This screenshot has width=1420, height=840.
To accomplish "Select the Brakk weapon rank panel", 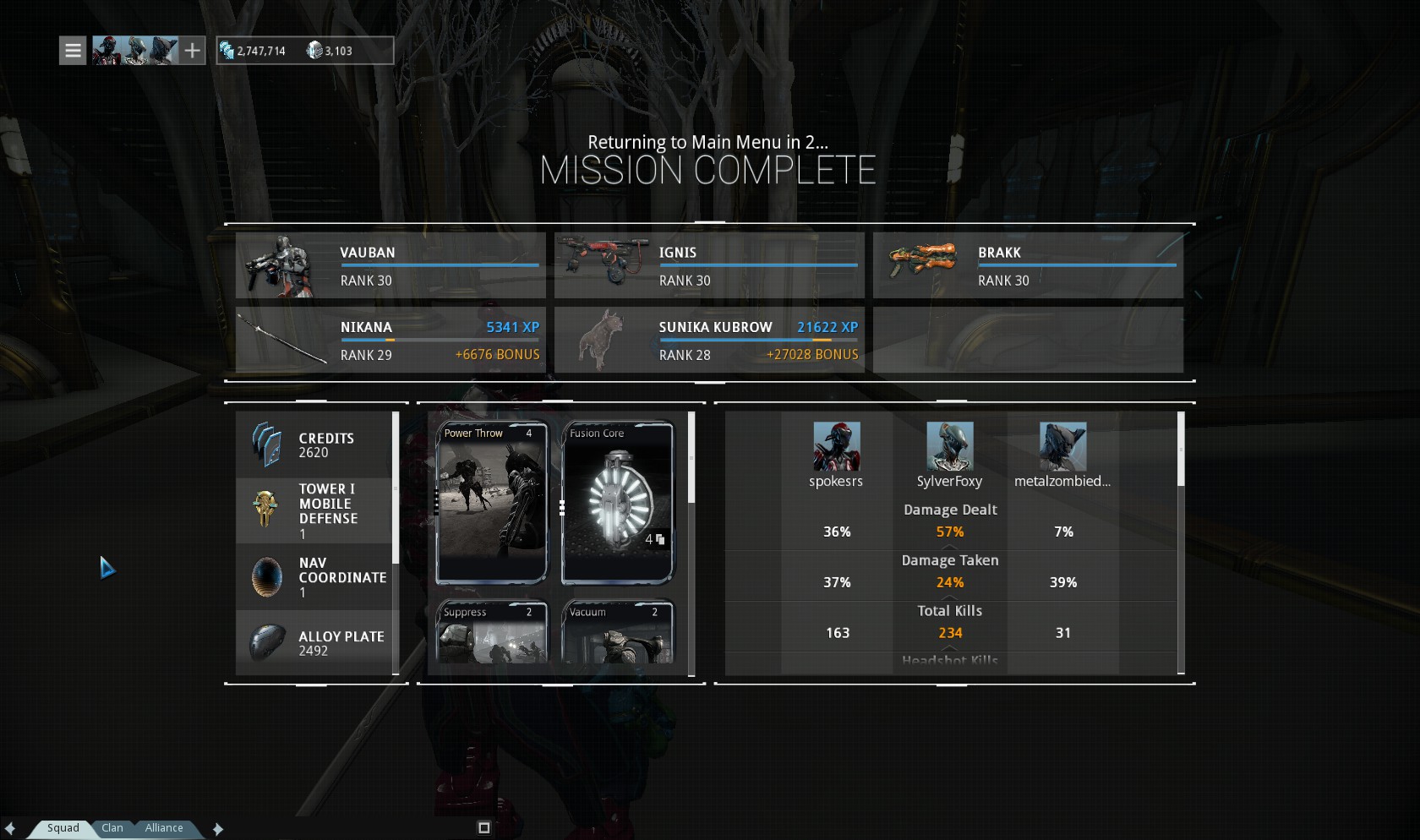I will click(x=1028, y=265).
